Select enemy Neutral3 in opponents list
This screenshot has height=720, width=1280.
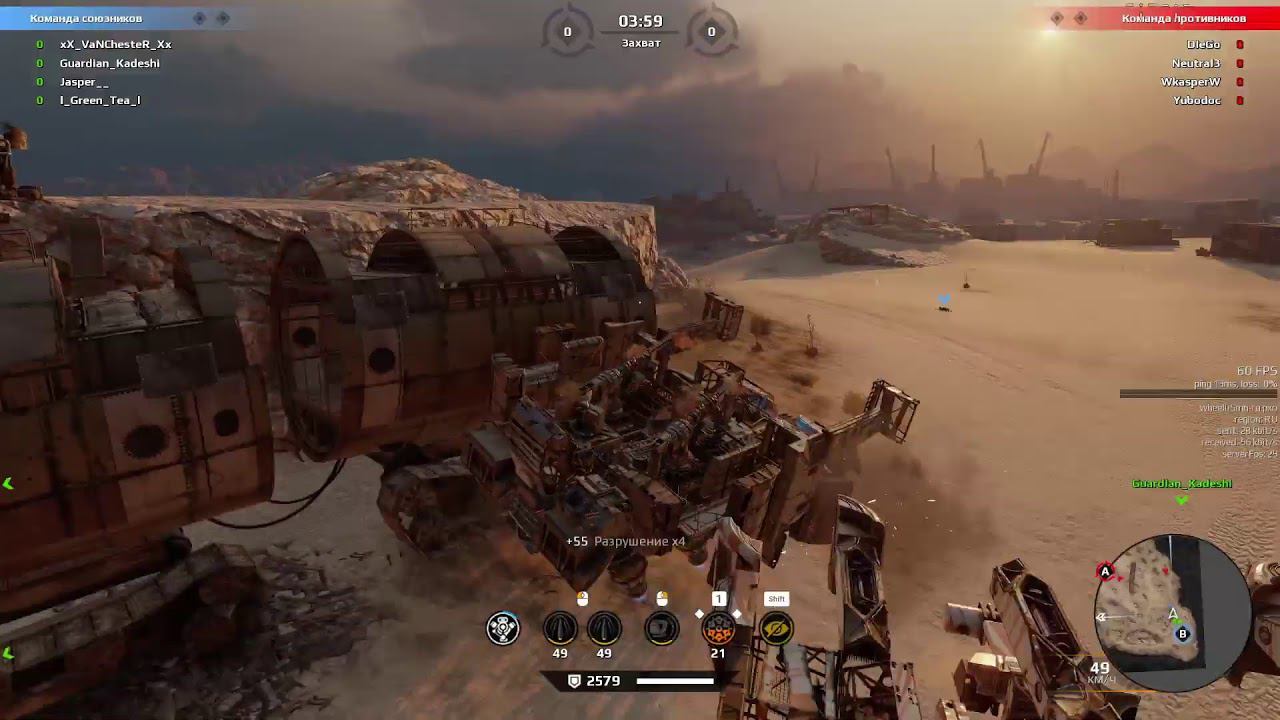point(1195,63)
